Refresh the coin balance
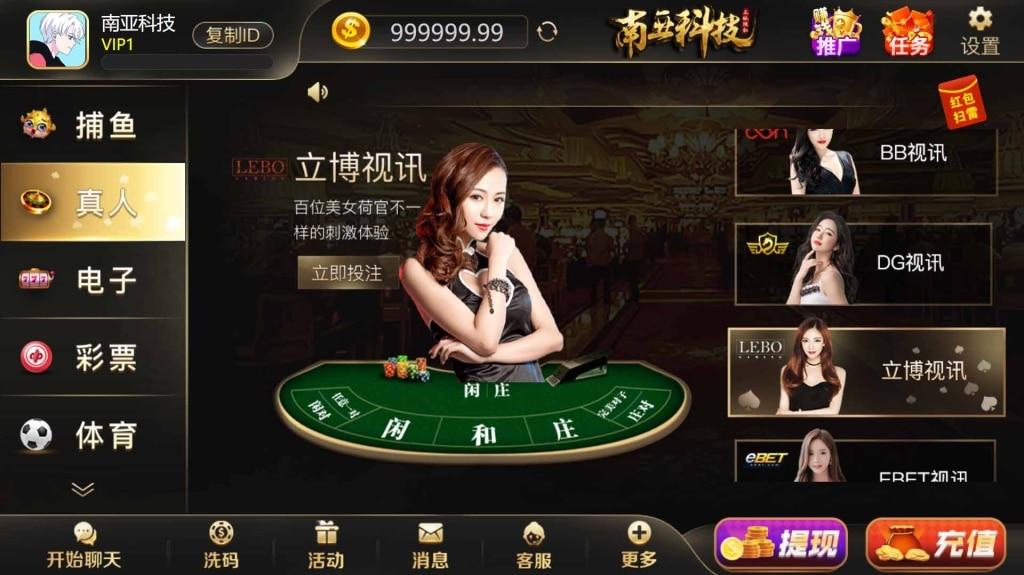Screen dimensions: 1024x575 547,32
